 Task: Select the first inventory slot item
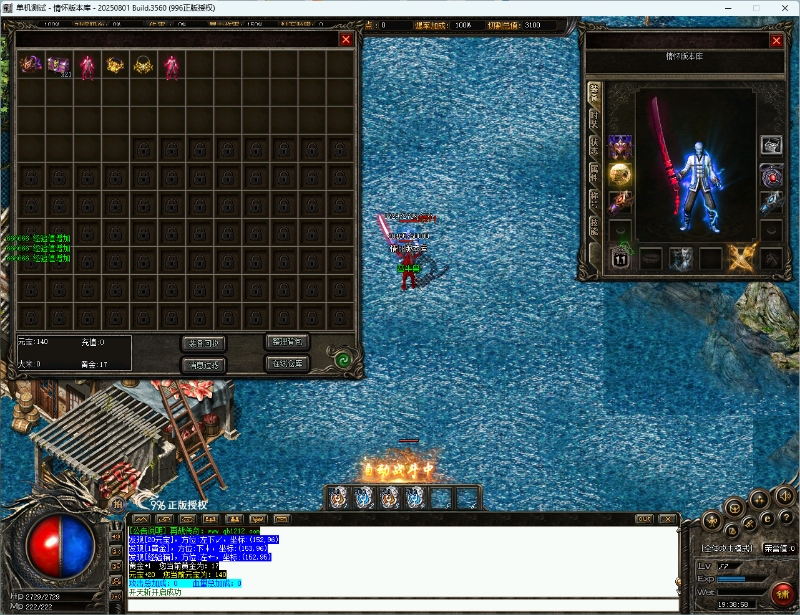(31, 66)
